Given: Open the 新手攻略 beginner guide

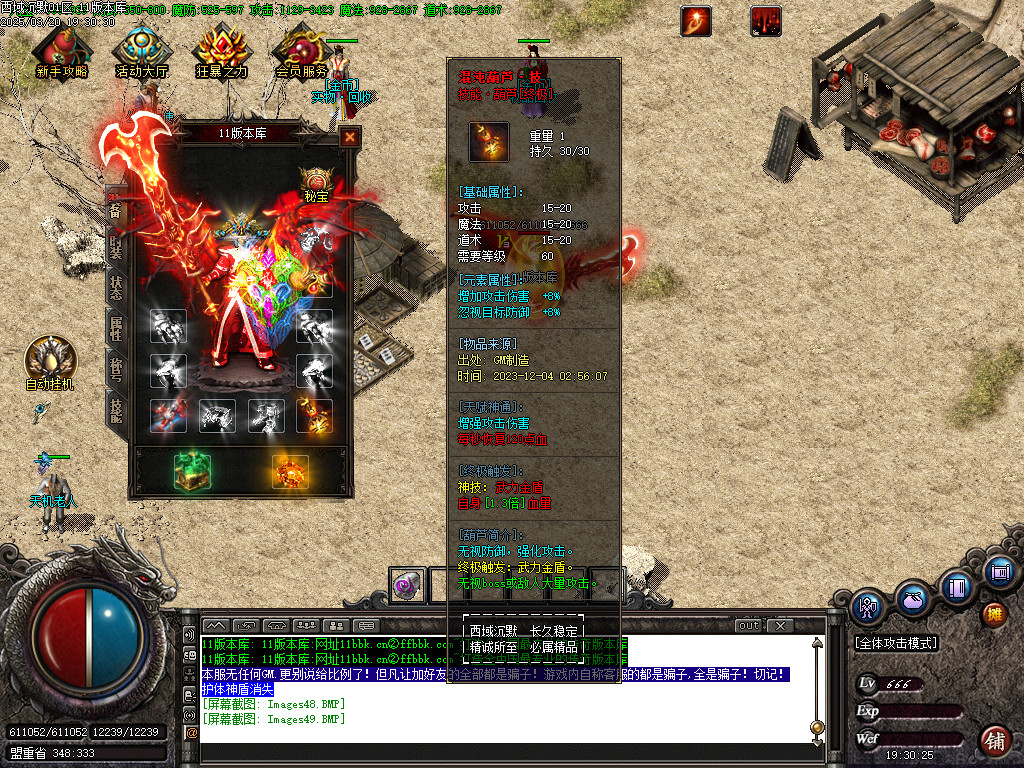Looking at the screenshot, I should click(x=60, y=50).
